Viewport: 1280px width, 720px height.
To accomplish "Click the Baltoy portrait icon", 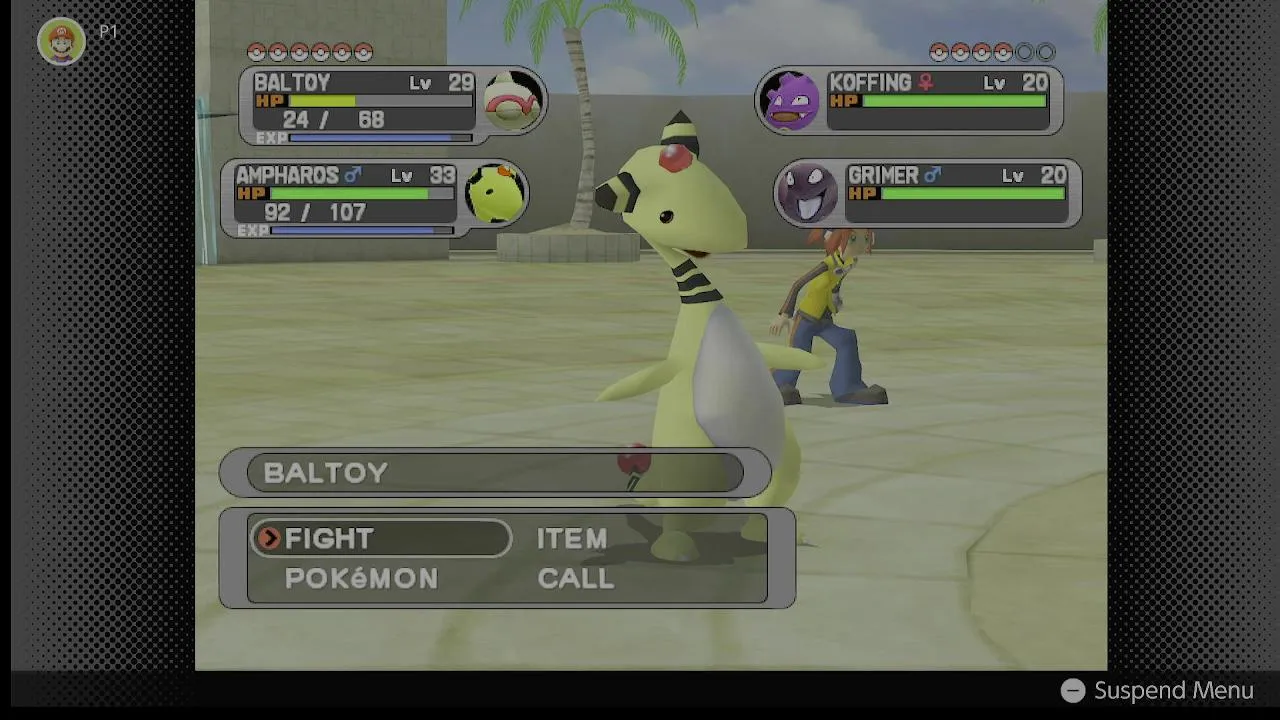I will [513, 100].
